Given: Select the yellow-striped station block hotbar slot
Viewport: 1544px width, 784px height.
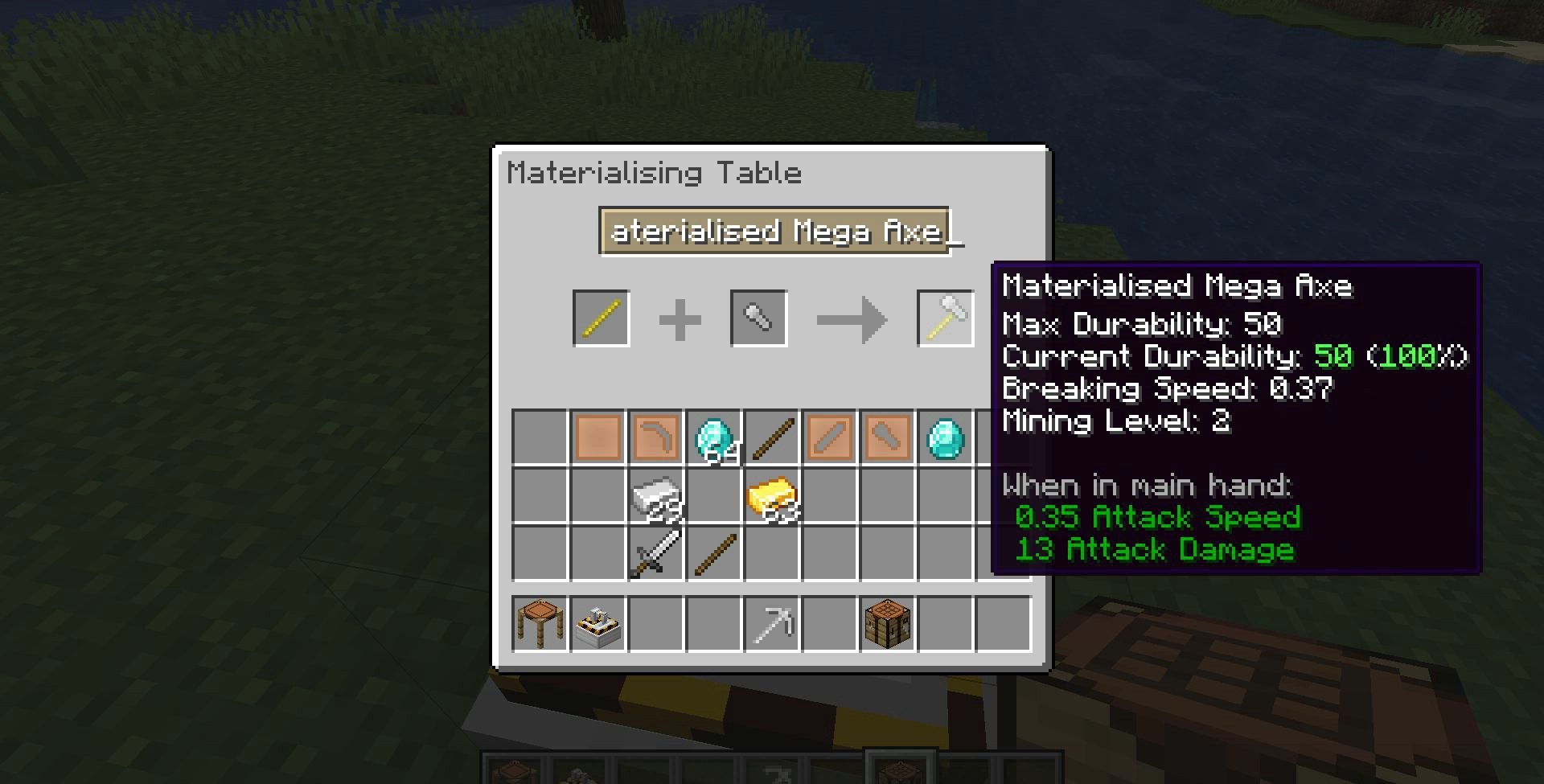Looking at the screenshot, I should 598,624.
